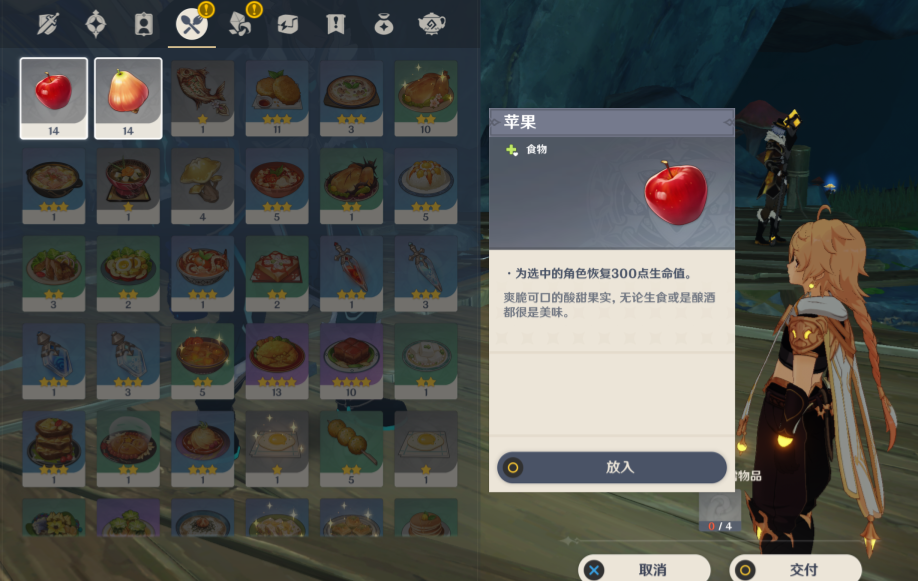Open the quest items tab

pos(336,23)
